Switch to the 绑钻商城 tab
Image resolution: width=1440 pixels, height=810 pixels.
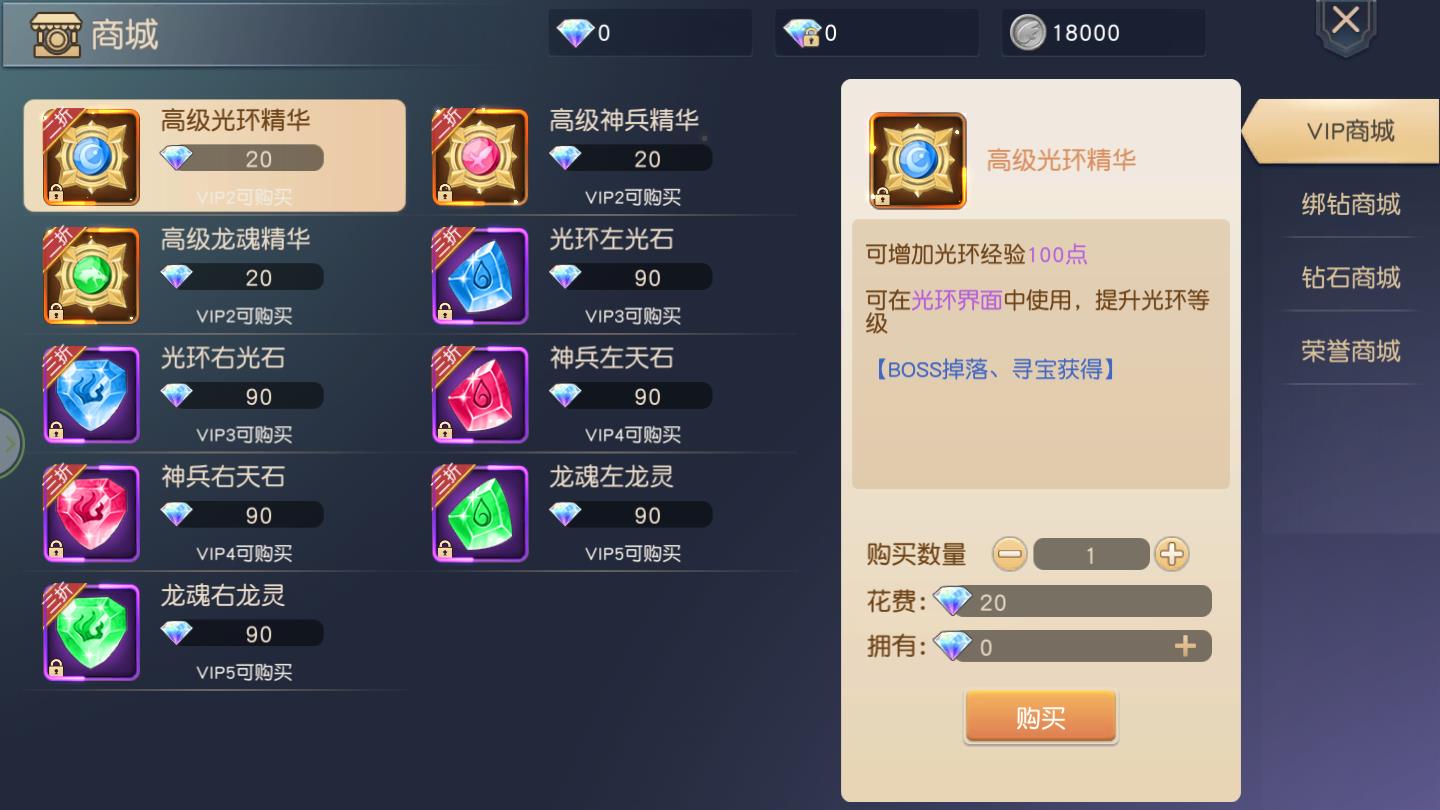point(1351,203)
